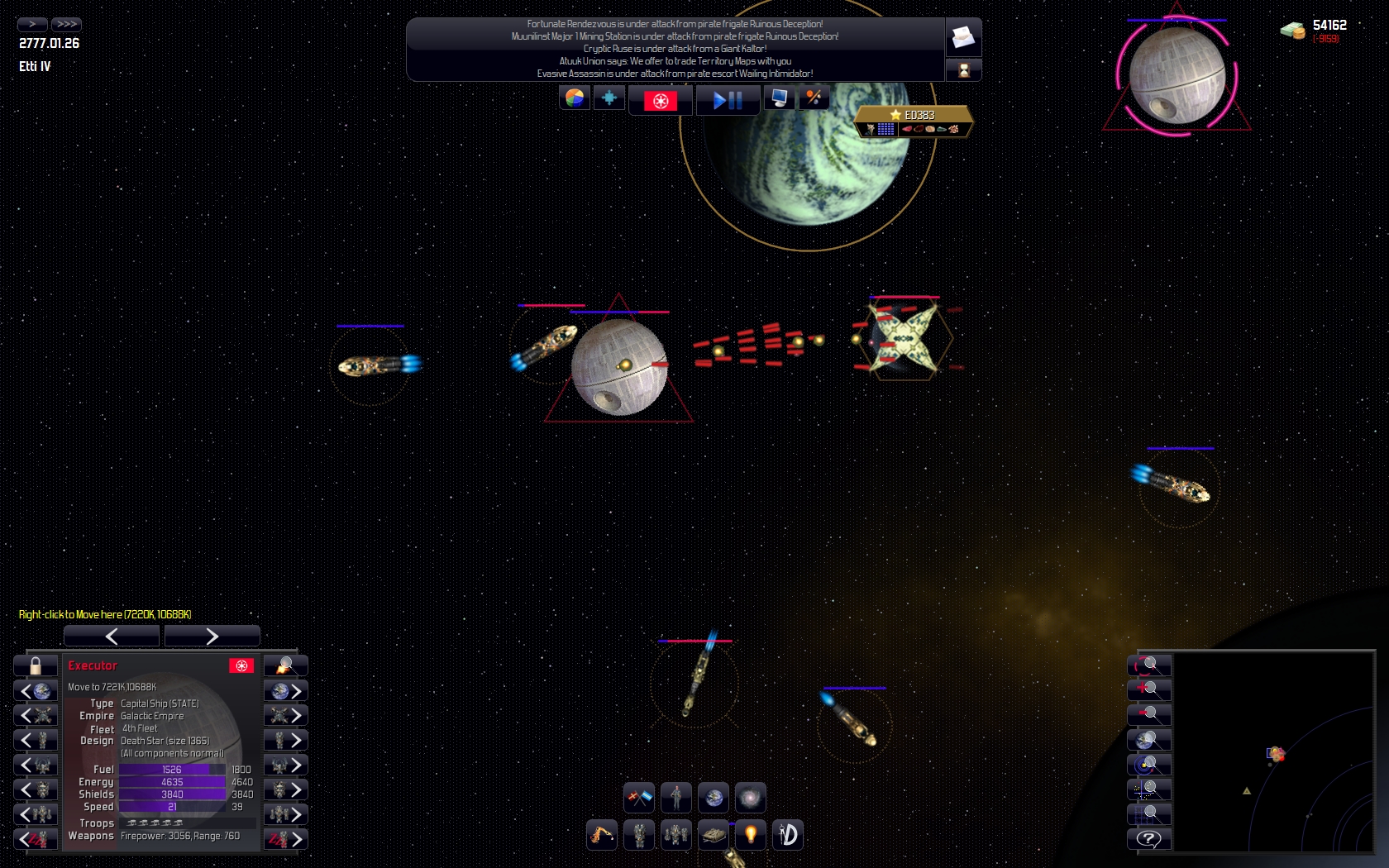
Task: Open the computer monitor options button
Action: click(779, 98)
